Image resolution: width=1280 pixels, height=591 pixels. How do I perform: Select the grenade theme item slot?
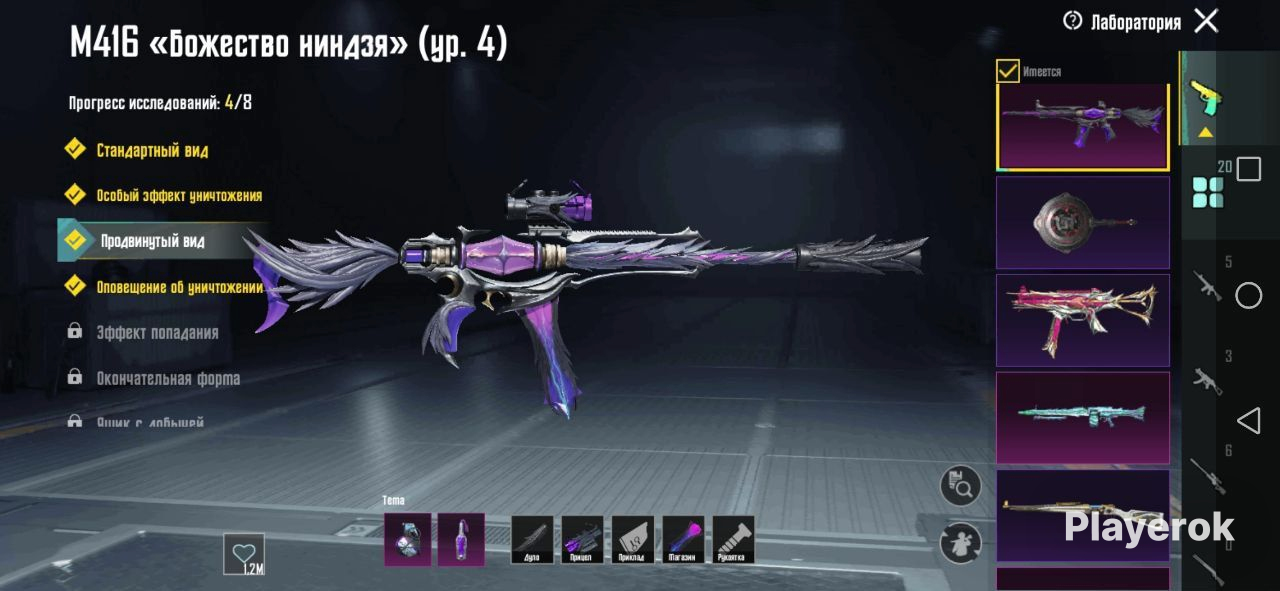point(408,540)
